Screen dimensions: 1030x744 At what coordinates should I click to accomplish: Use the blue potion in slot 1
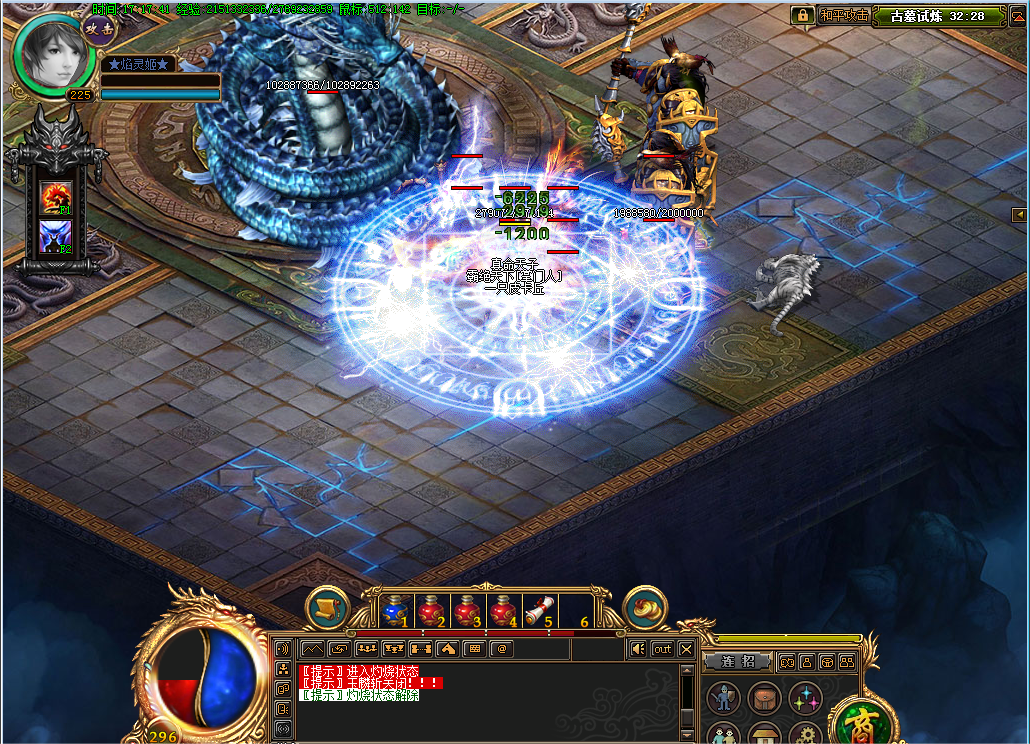(397, 609)
